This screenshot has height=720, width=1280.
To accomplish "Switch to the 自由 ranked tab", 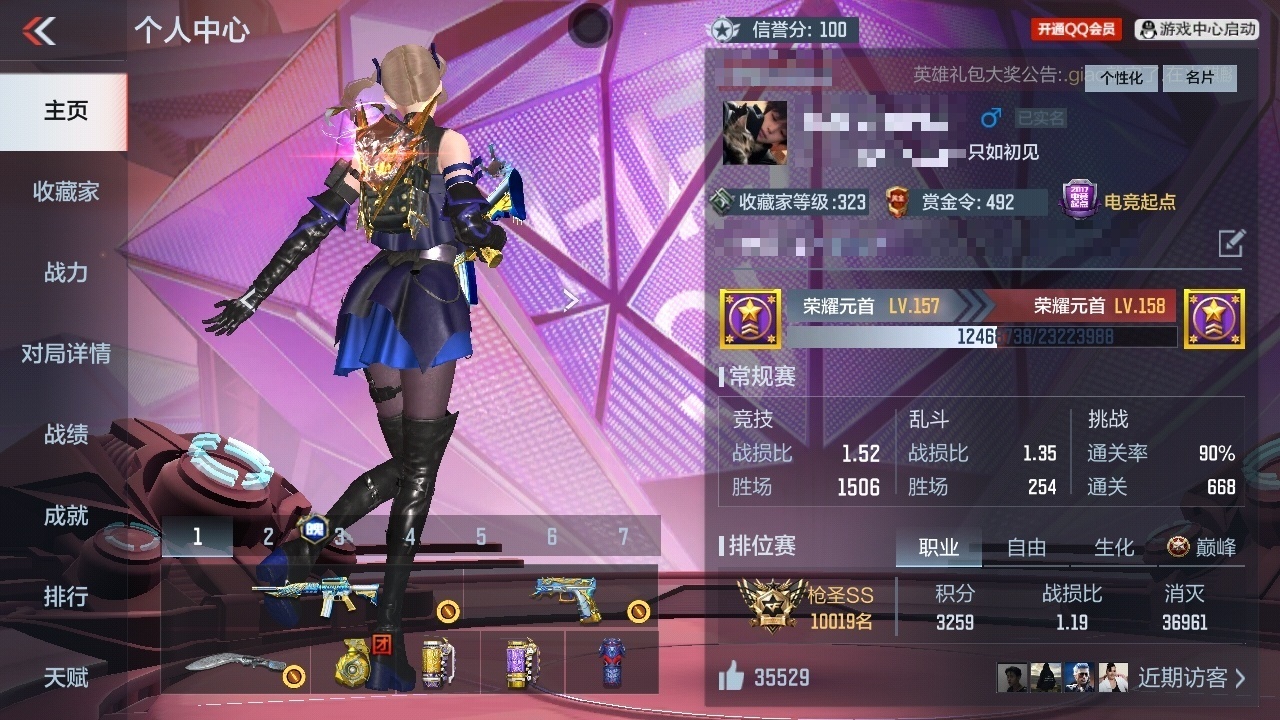I will click(x=1026, y=547).
